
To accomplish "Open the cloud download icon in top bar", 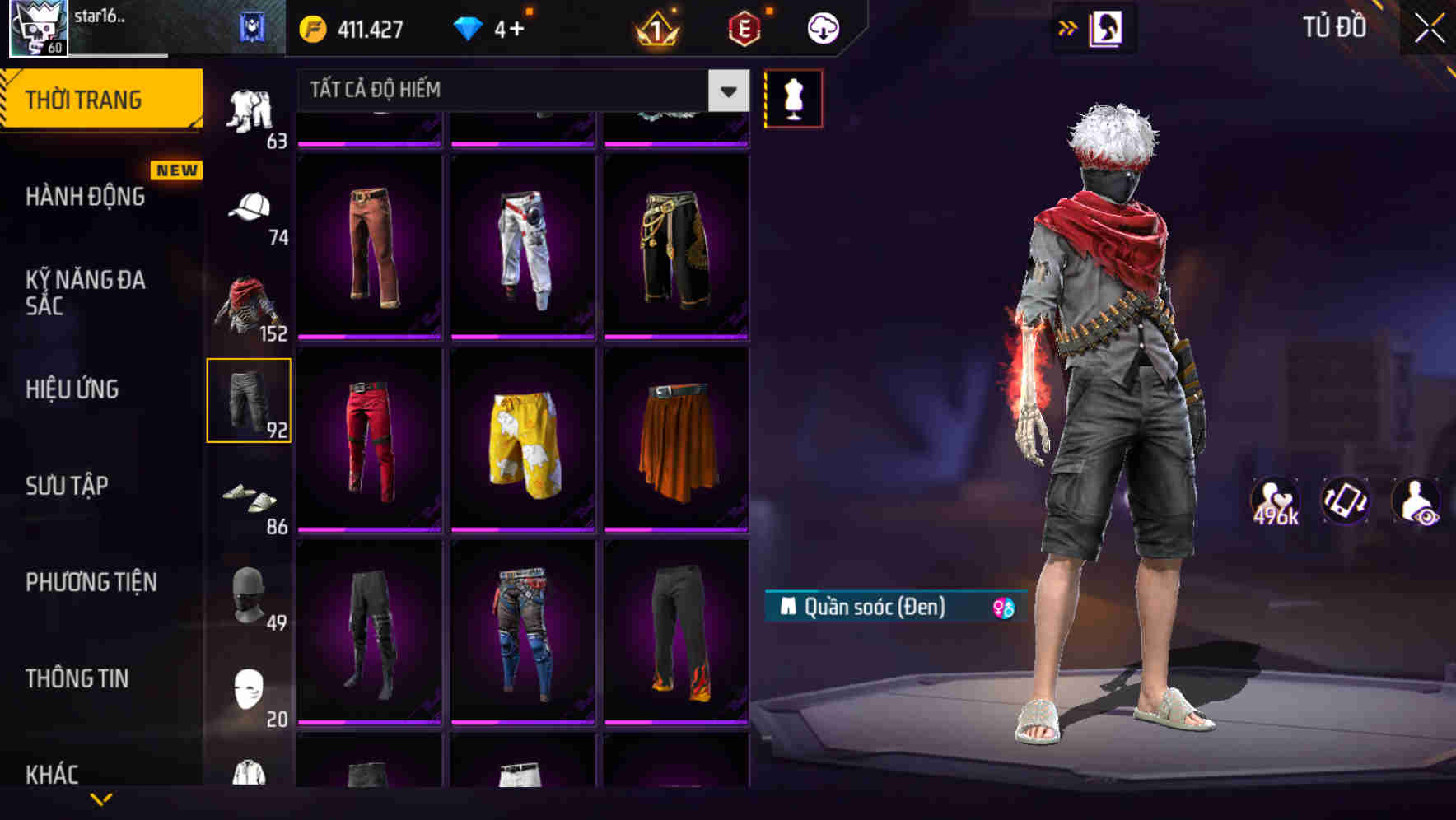I will (x=822, y=27).
